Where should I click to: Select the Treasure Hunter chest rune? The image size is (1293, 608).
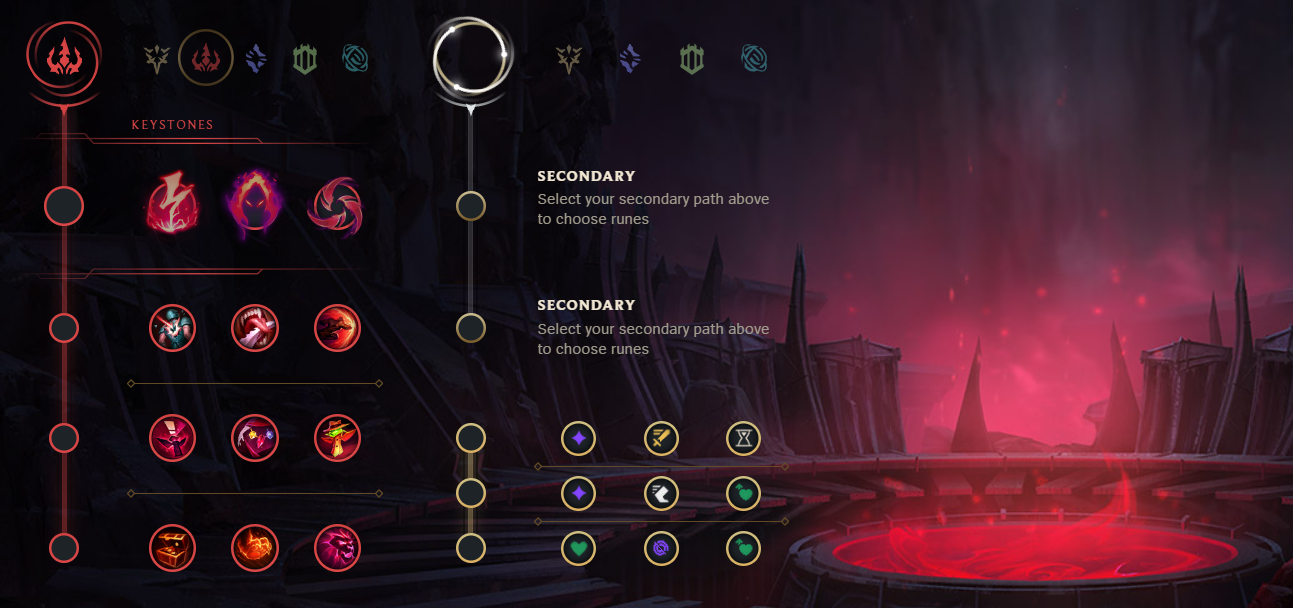173,547
